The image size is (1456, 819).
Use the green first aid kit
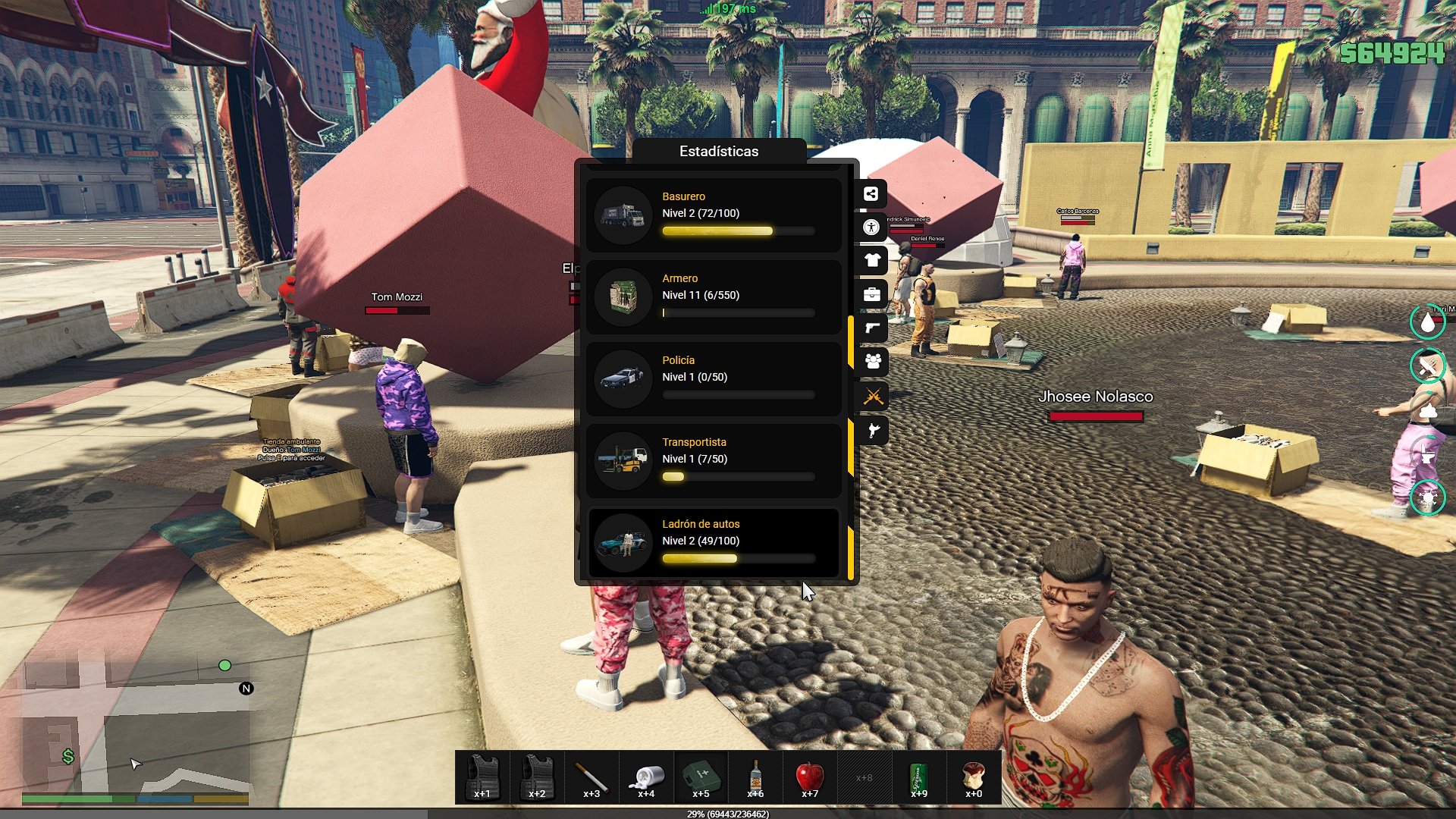coord(701,777)
